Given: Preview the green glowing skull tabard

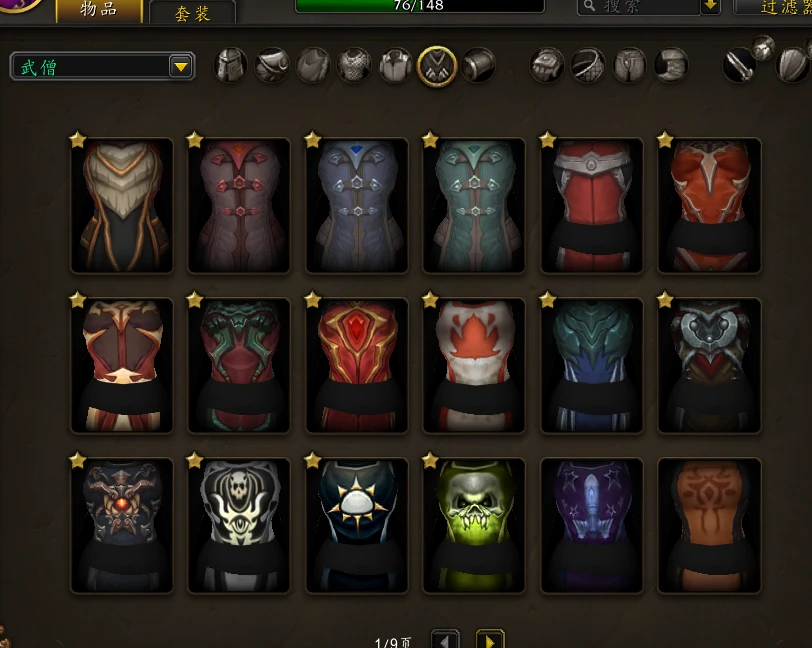Looking at the screenshot, I should click(x=474, y=525).
